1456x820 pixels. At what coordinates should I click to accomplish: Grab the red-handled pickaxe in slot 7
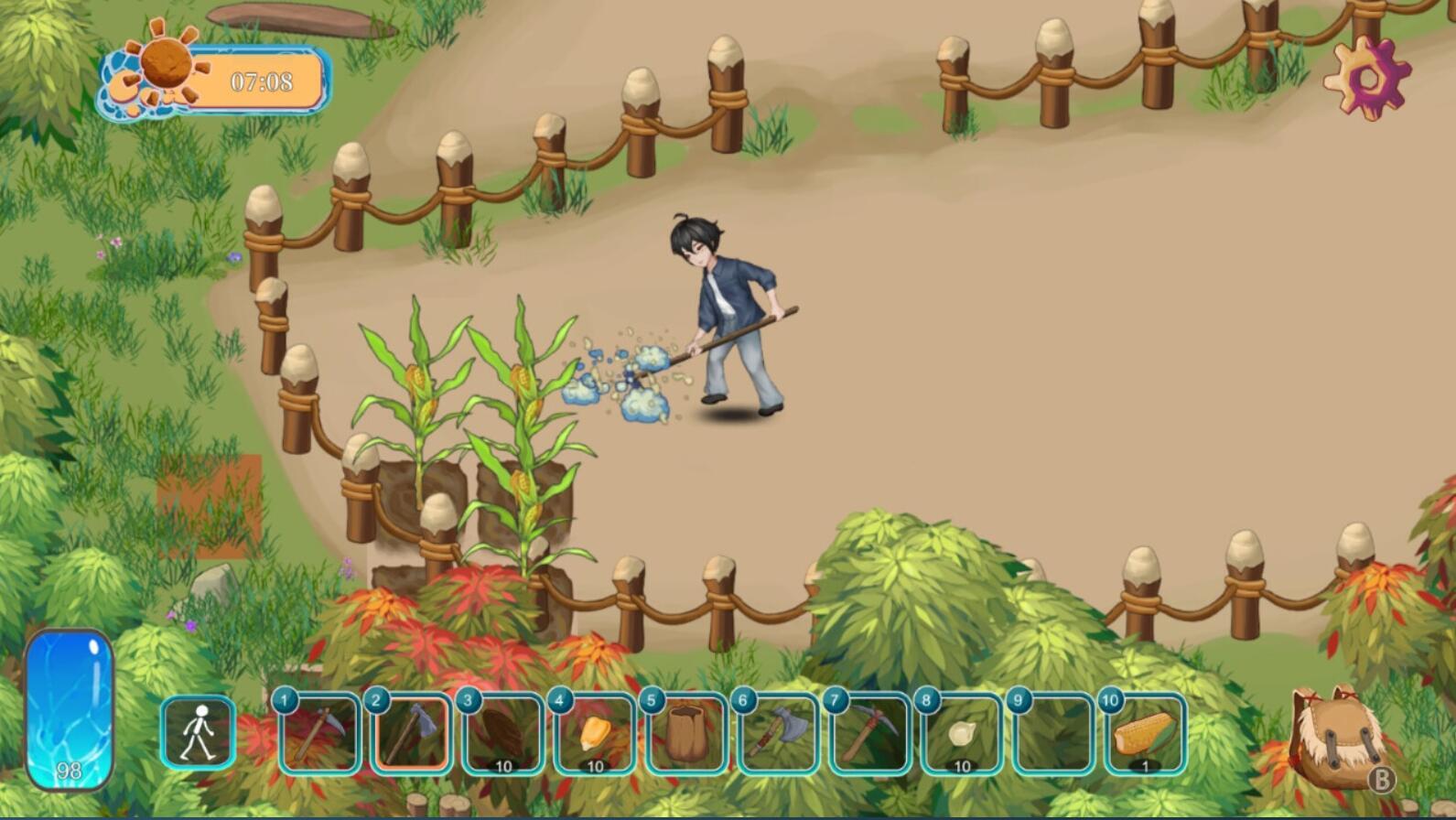tap(868, 737)
